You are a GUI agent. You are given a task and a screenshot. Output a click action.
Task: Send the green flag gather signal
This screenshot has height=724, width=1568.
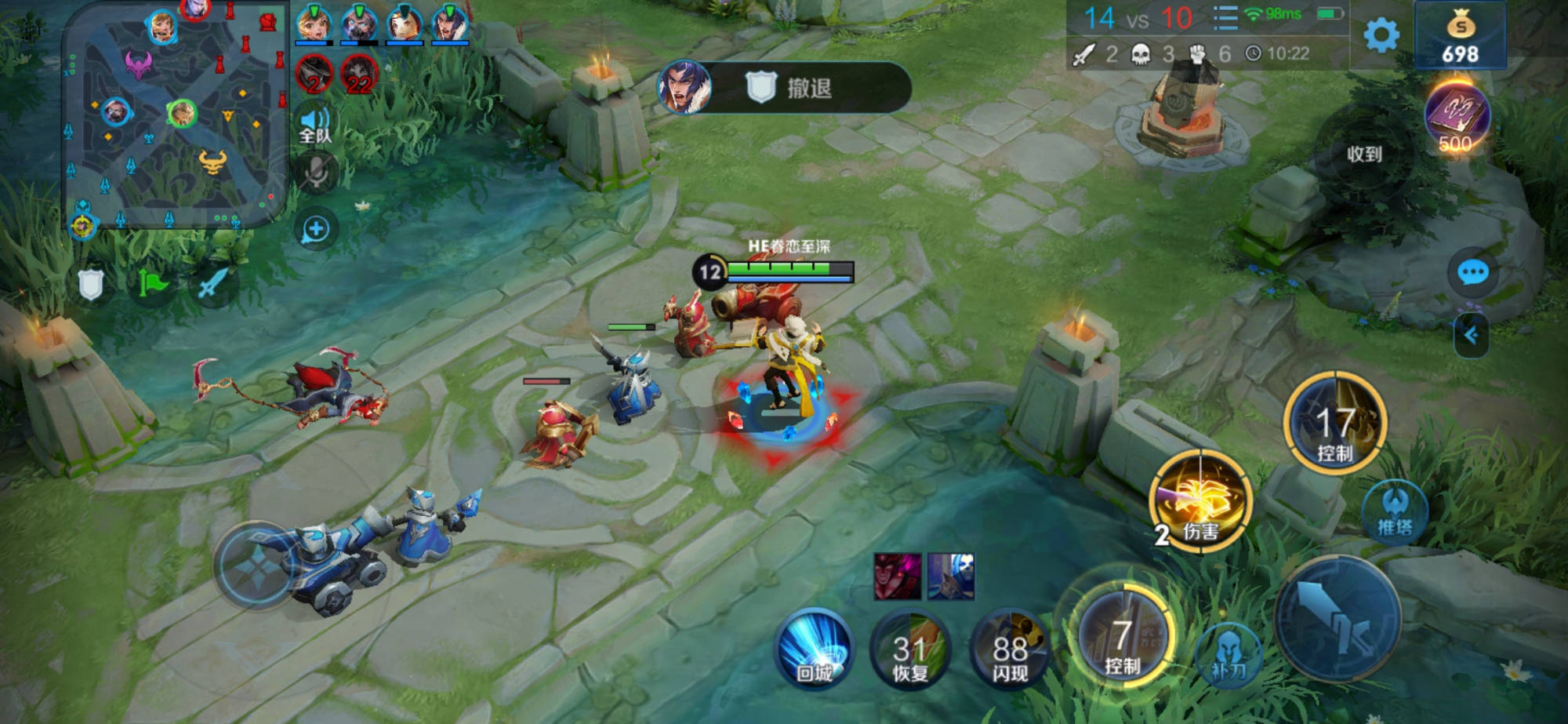pos(153,284)
